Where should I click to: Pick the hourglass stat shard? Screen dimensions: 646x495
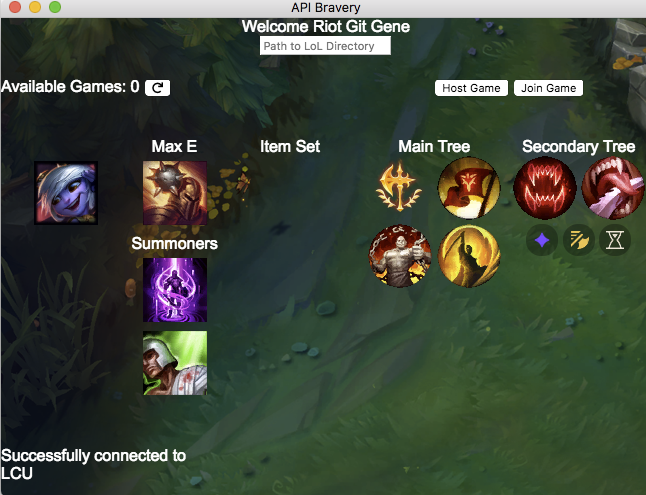[x=615, y=240]
